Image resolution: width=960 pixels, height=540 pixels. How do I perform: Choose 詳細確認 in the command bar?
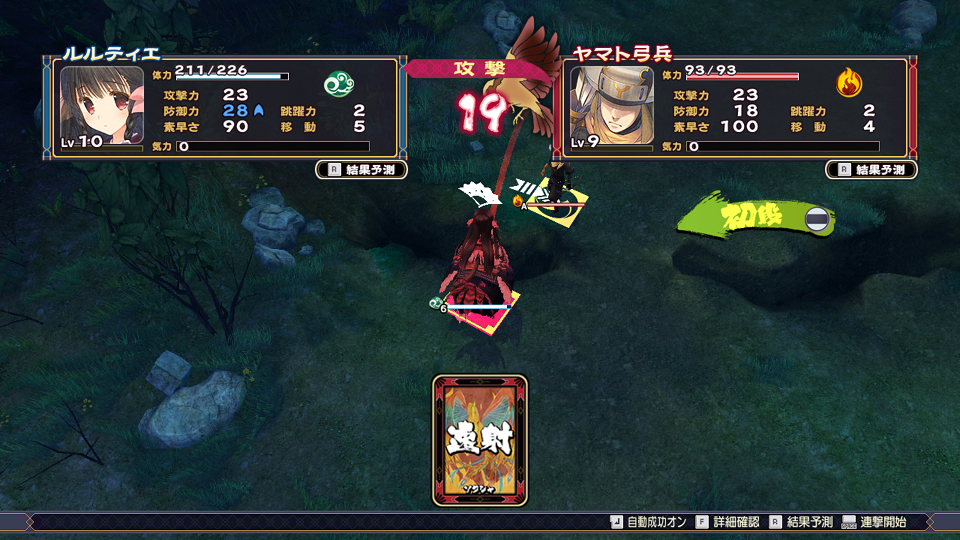[733, 522]
